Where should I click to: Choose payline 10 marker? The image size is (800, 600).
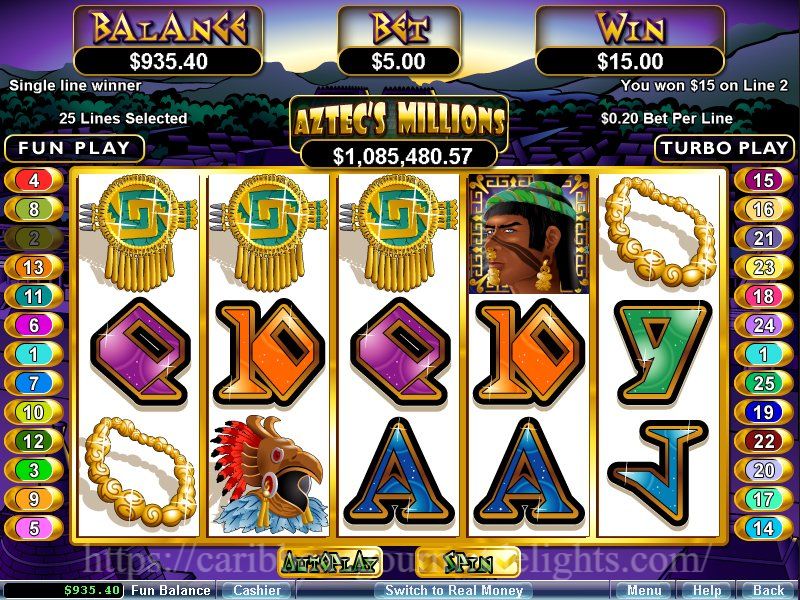(x=34, y=412)
